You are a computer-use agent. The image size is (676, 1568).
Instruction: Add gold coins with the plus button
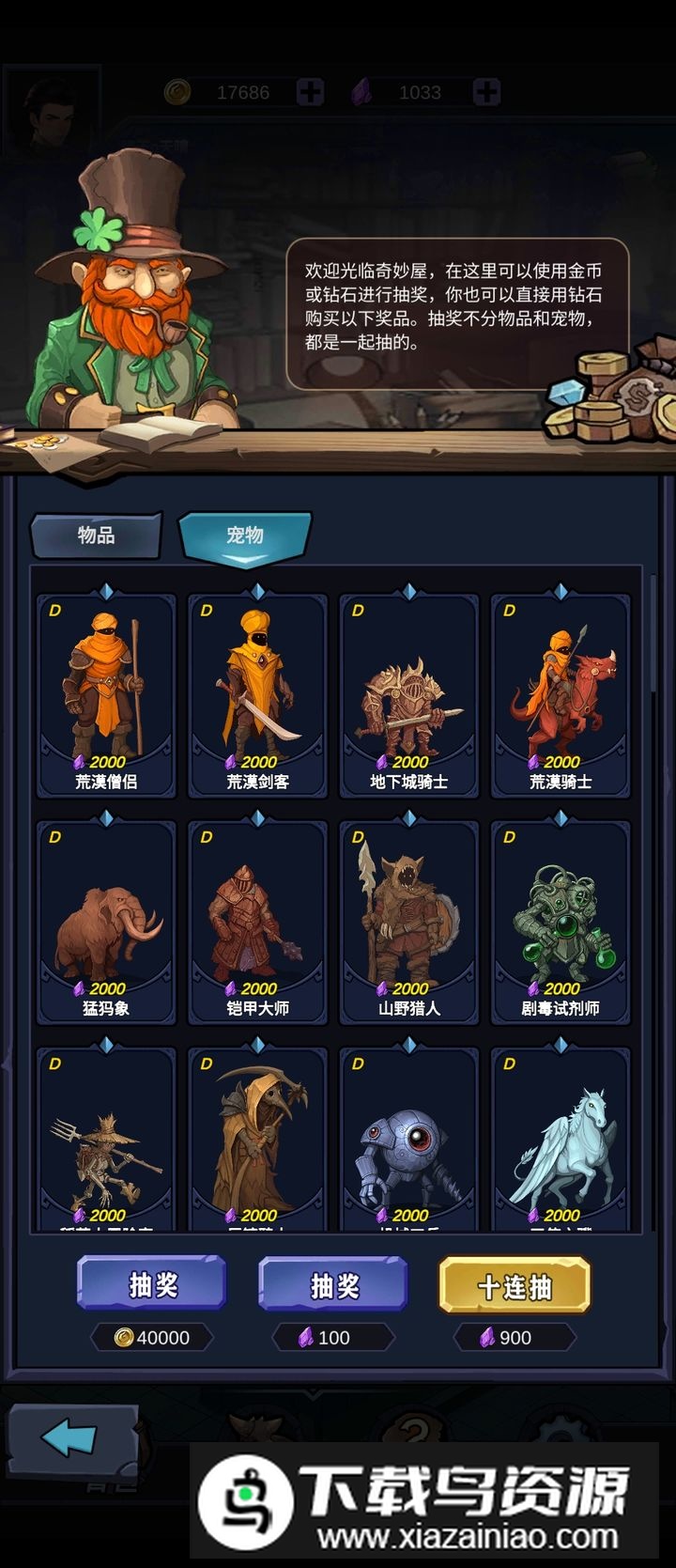[x=310, y=92]
